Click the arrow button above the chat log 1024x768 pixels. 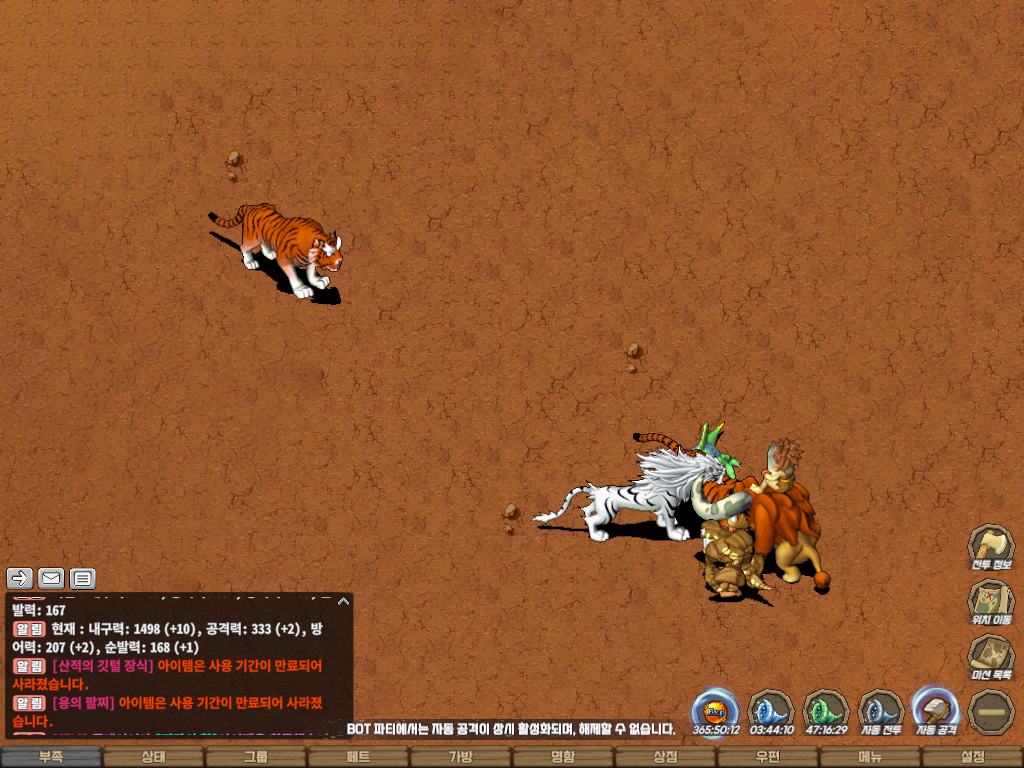20,578
